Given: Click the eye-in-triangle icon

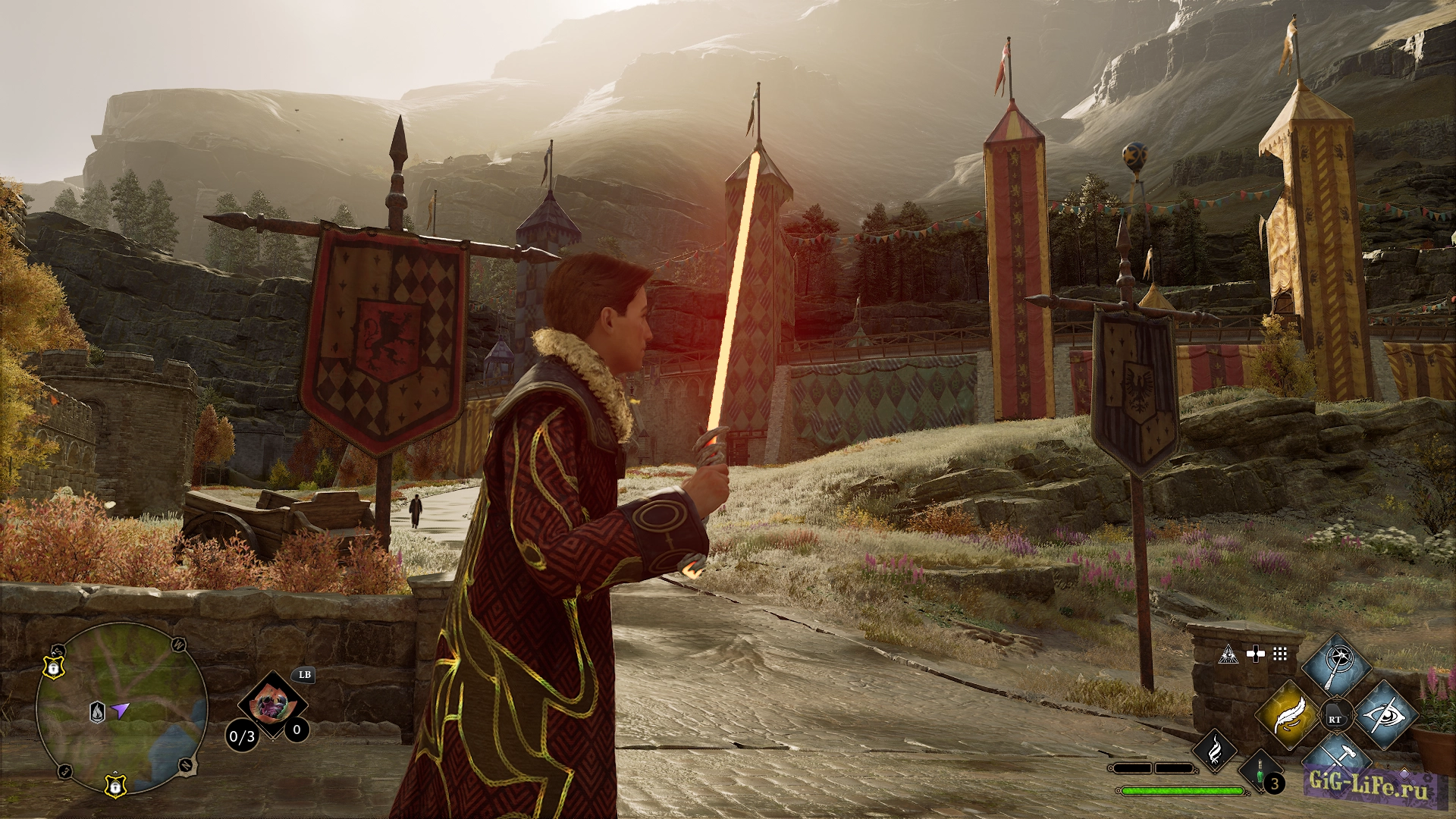Looking at the screenshot, I should (1228, 654).
